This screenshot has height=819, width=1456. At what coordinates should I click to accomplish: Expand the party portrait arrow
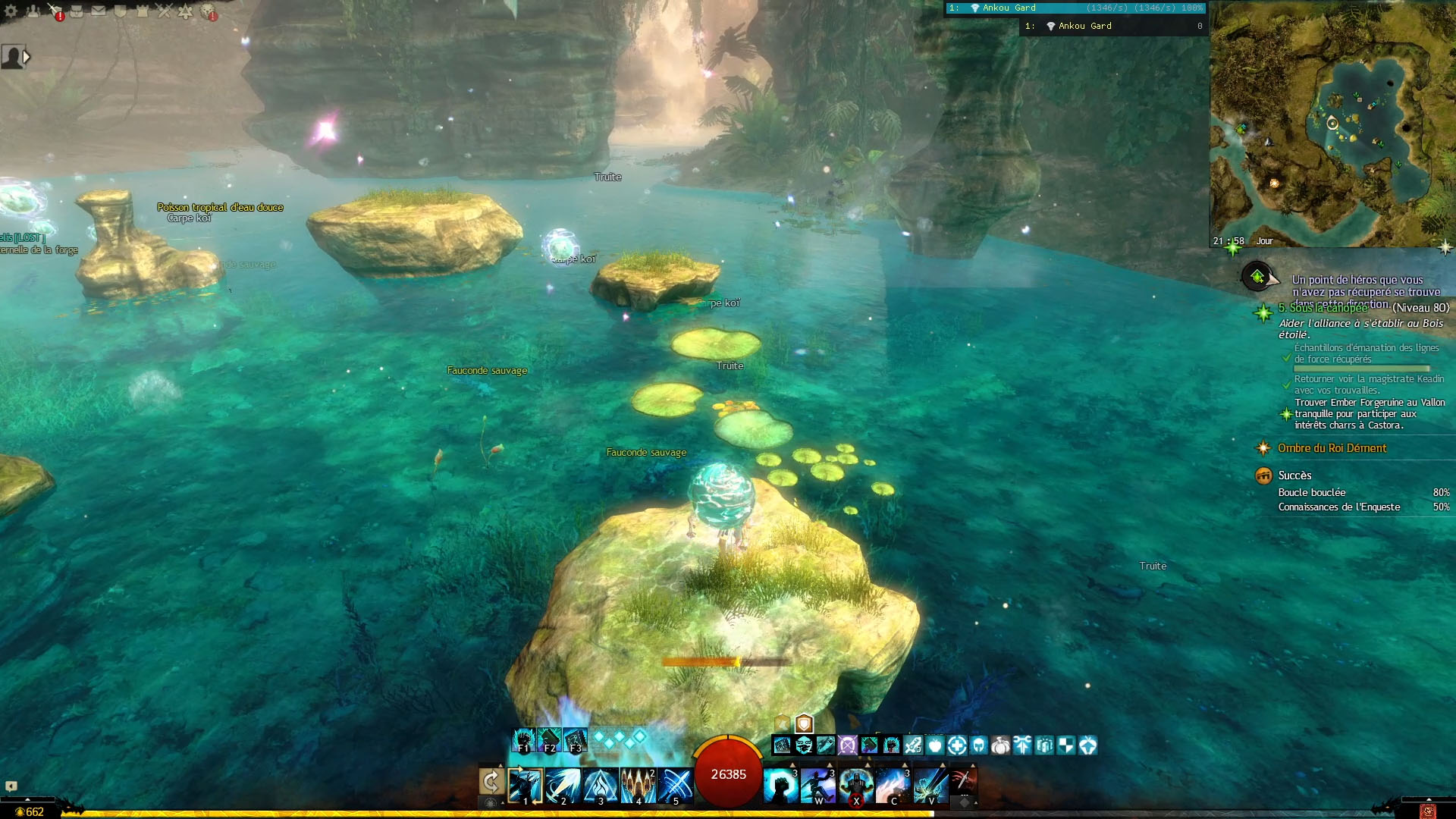coord(27,56)
